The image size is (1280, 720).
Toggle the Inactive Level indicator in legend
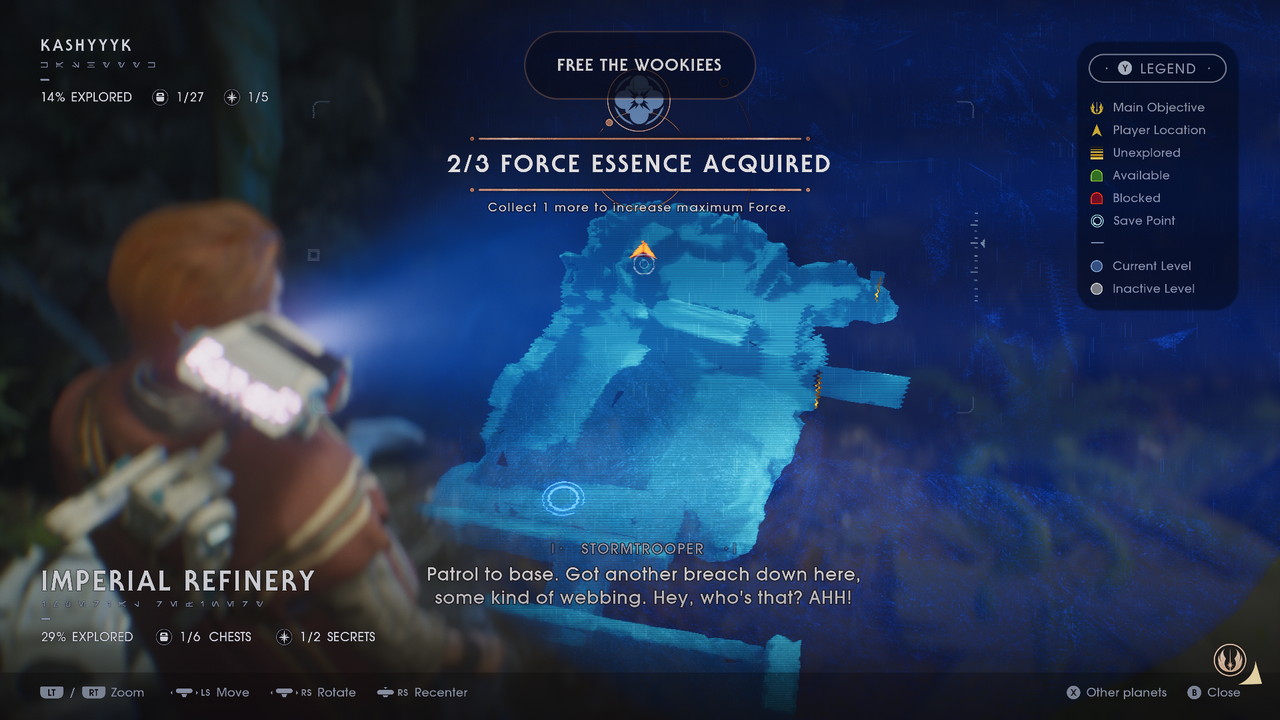point(1097,289)
